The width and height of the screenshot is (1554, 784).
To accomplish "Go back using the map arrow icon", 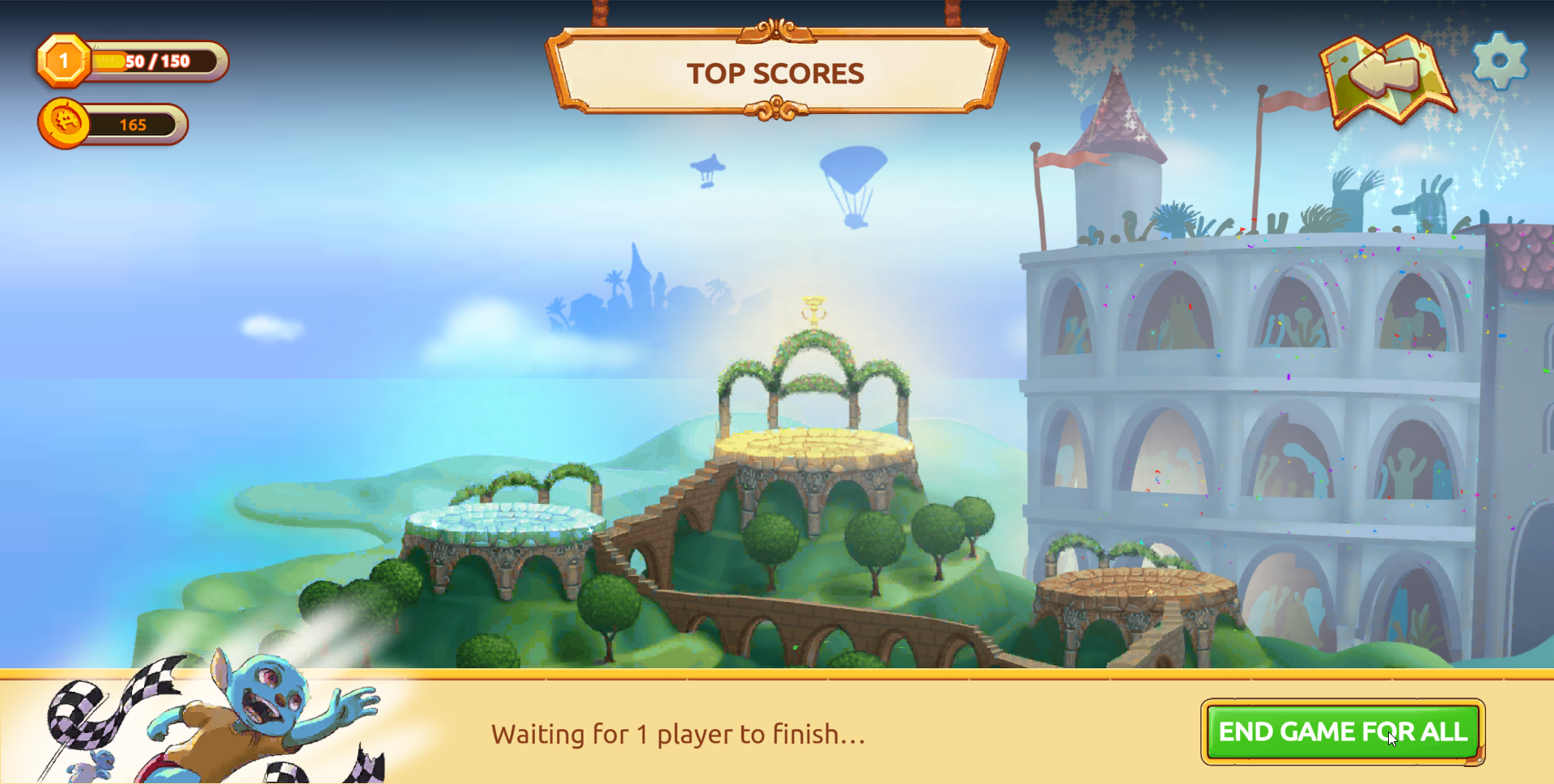I will [1386, 78].
